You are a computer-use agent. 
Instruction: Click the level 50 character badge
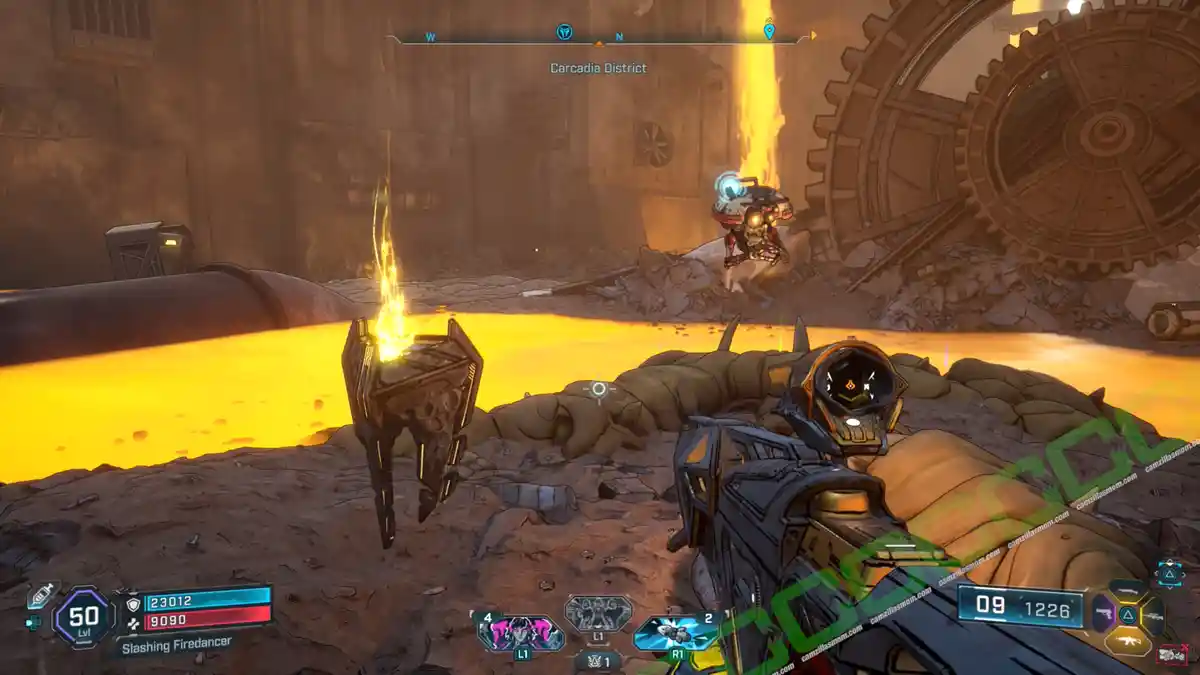click(84, 617)
